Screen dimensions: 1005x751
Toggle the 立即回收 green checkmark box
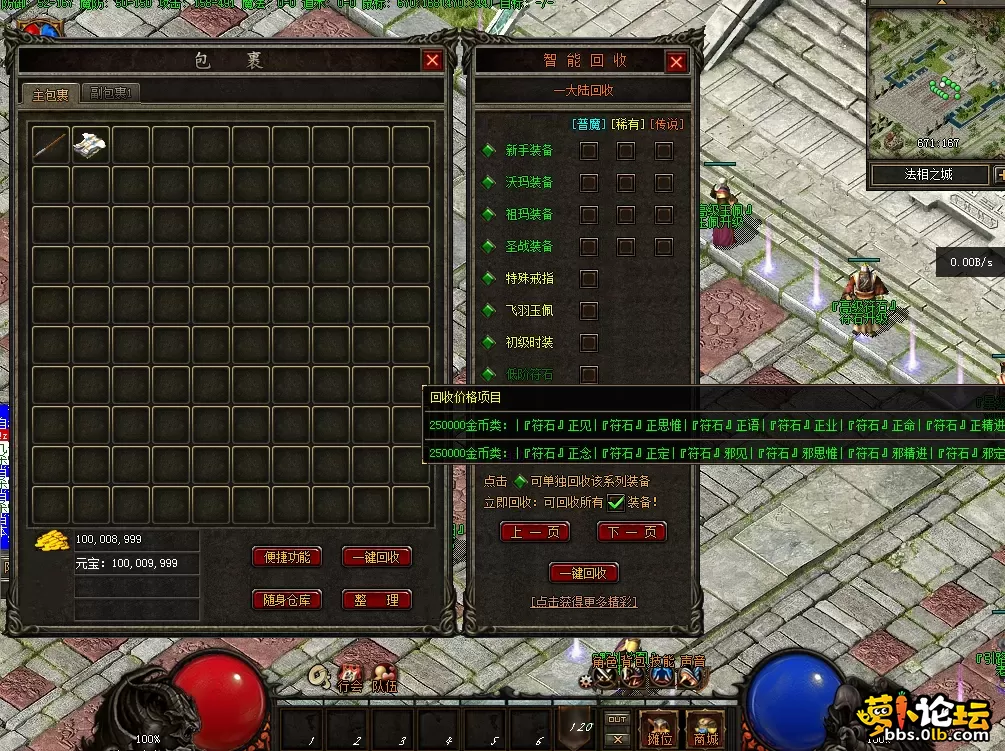point(616,502)
